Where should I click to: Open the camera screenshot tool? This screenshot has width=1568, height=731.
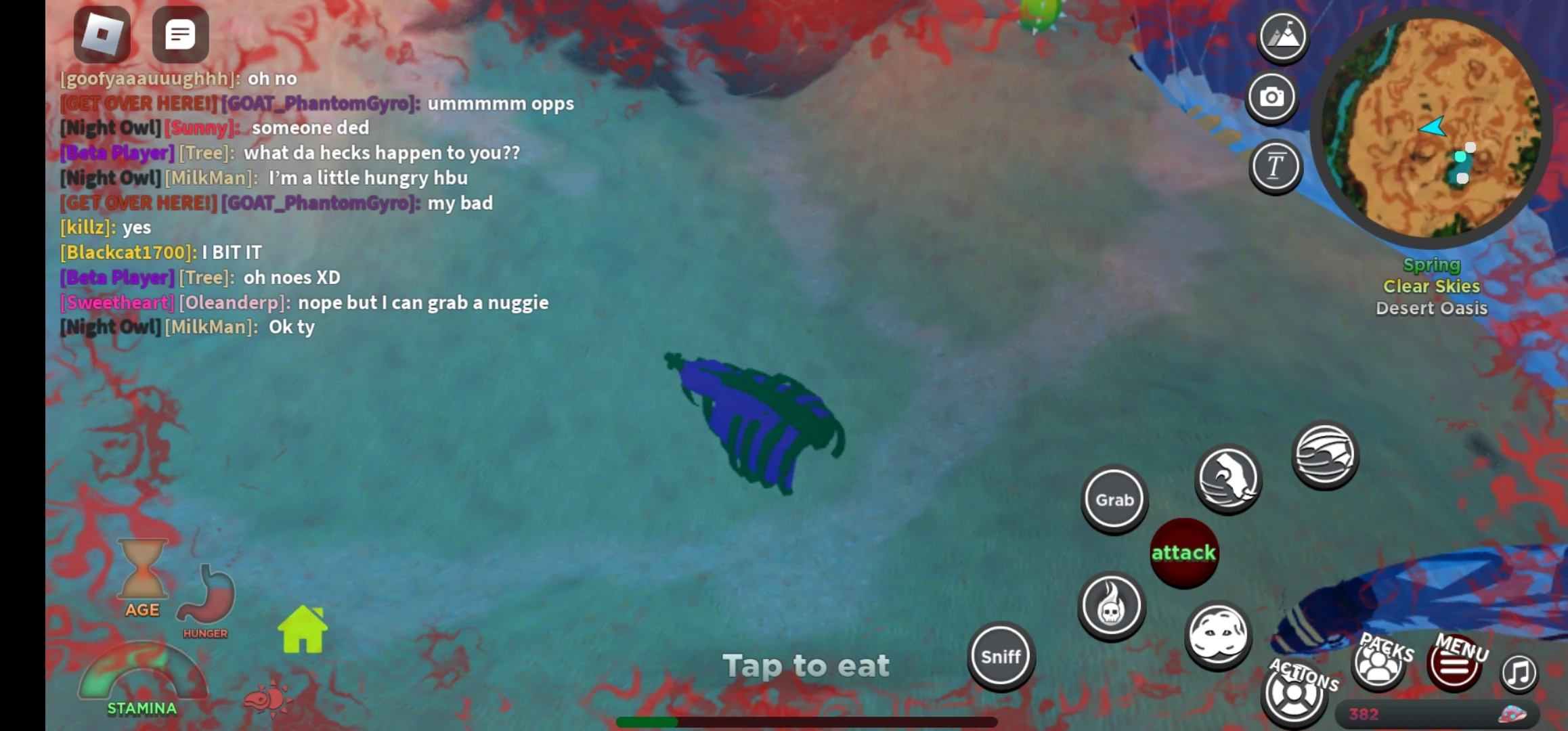click(x=1272, y=97)
